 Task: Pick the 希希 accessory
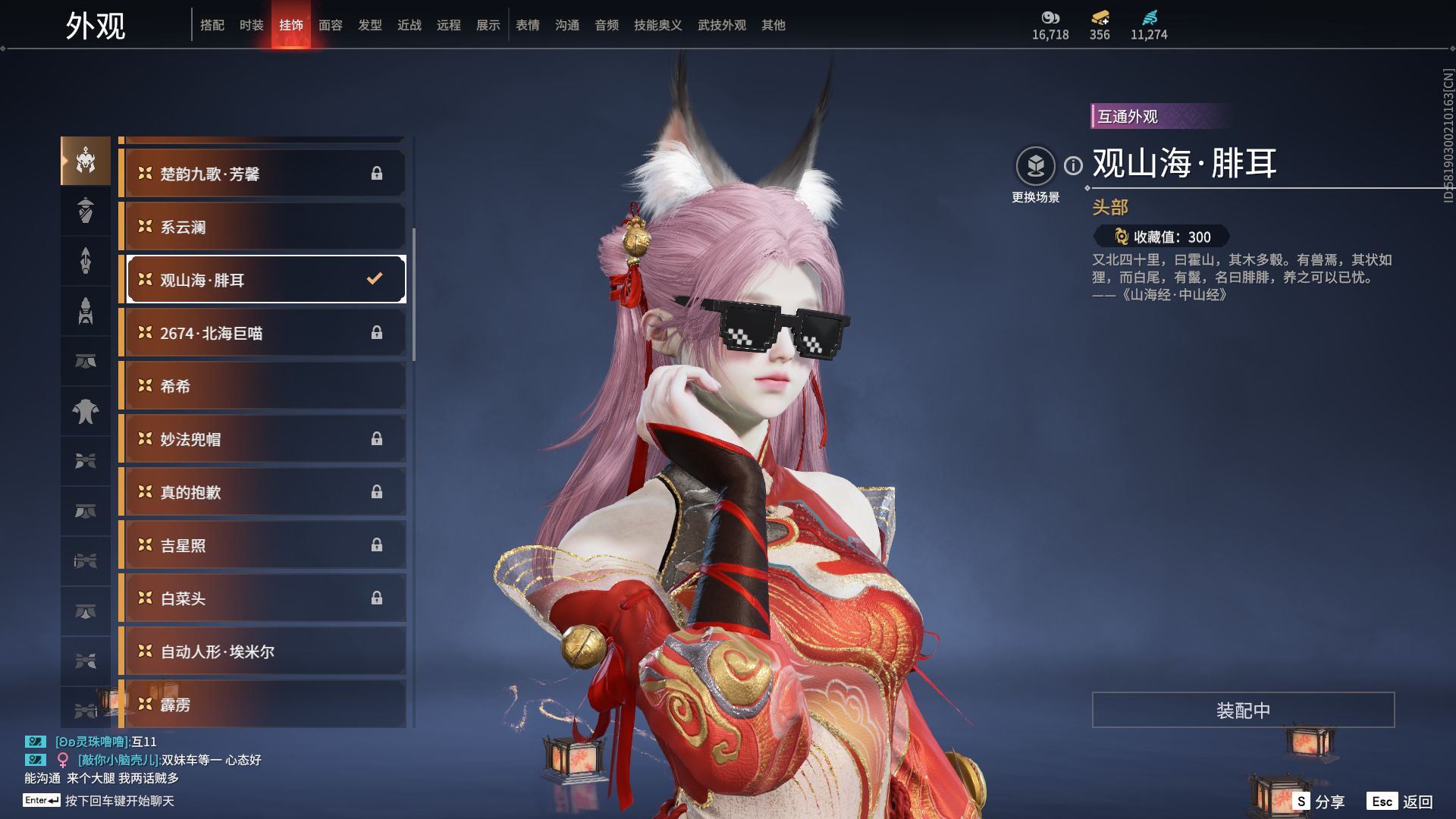[262, 386]
